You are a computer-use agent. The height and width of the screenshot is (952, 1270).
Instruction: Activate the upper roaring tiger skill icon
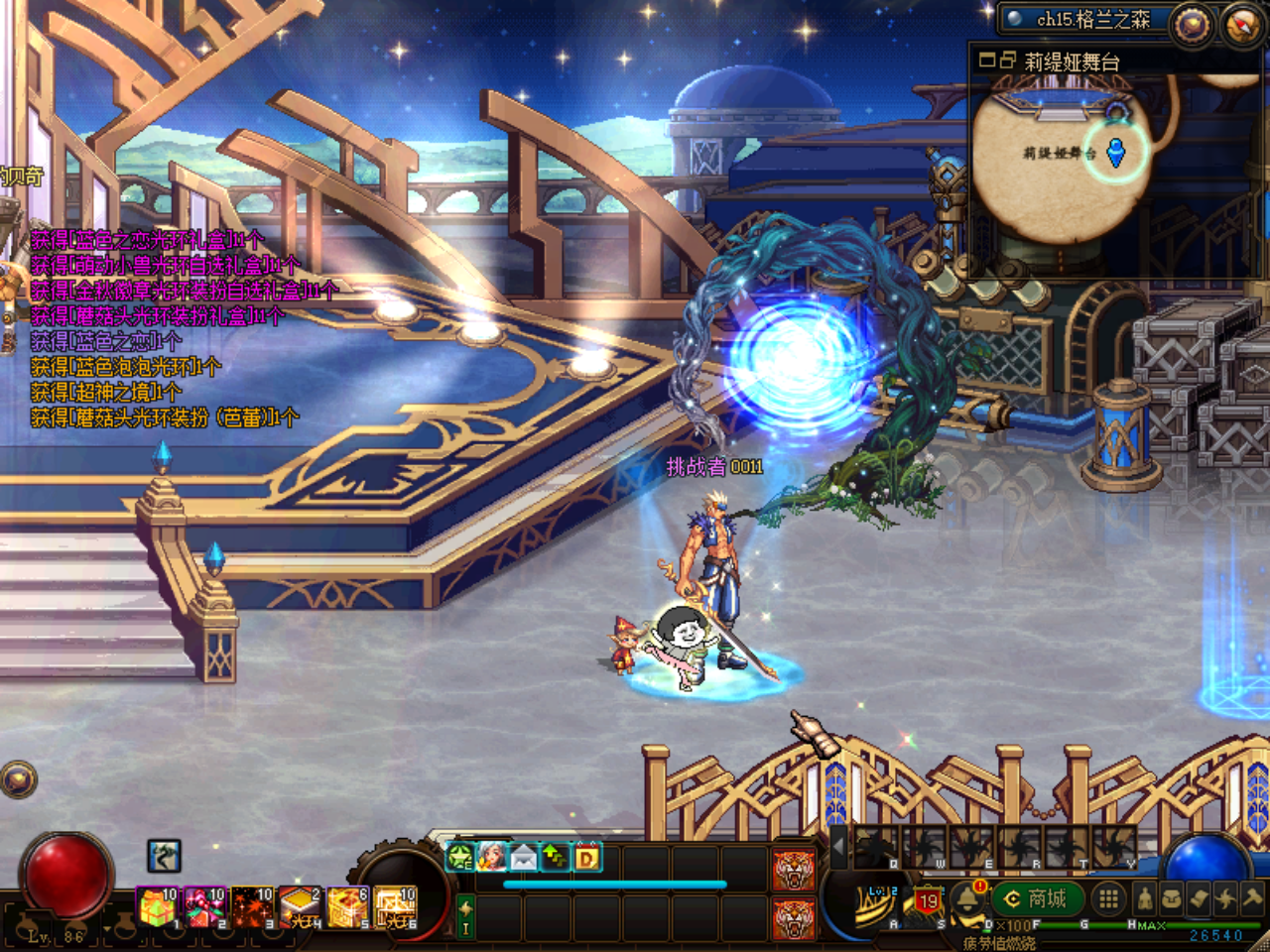[x=794, y=870]
